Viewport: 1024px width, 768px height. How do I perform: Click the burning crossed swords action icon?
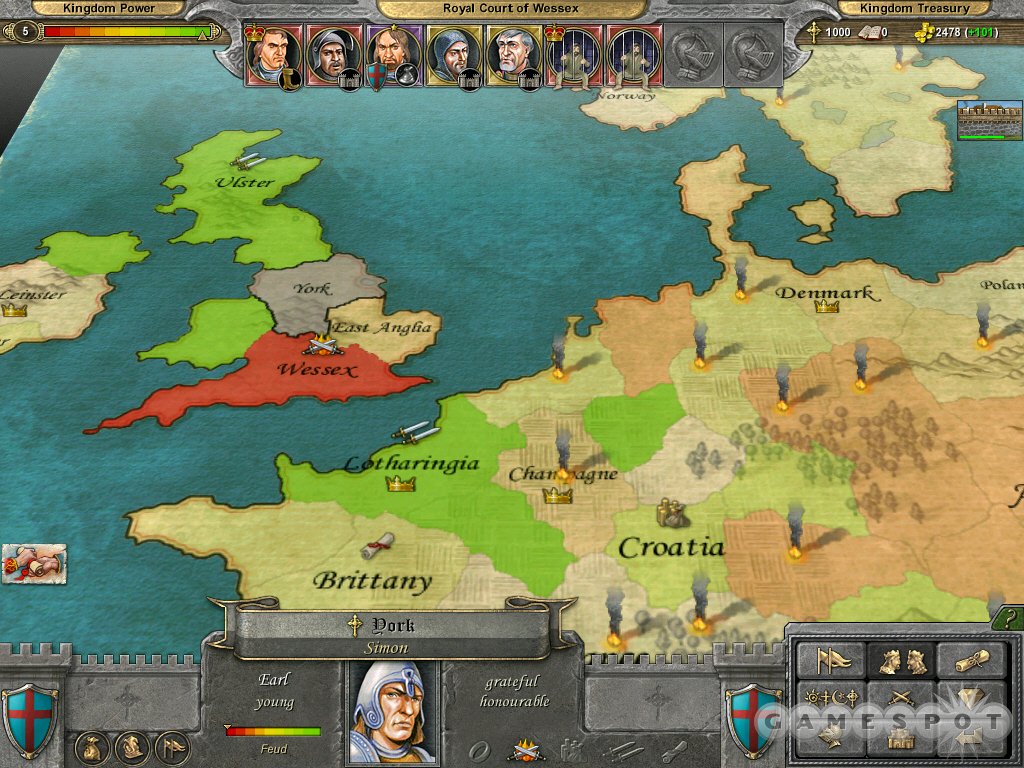(524, 749)
